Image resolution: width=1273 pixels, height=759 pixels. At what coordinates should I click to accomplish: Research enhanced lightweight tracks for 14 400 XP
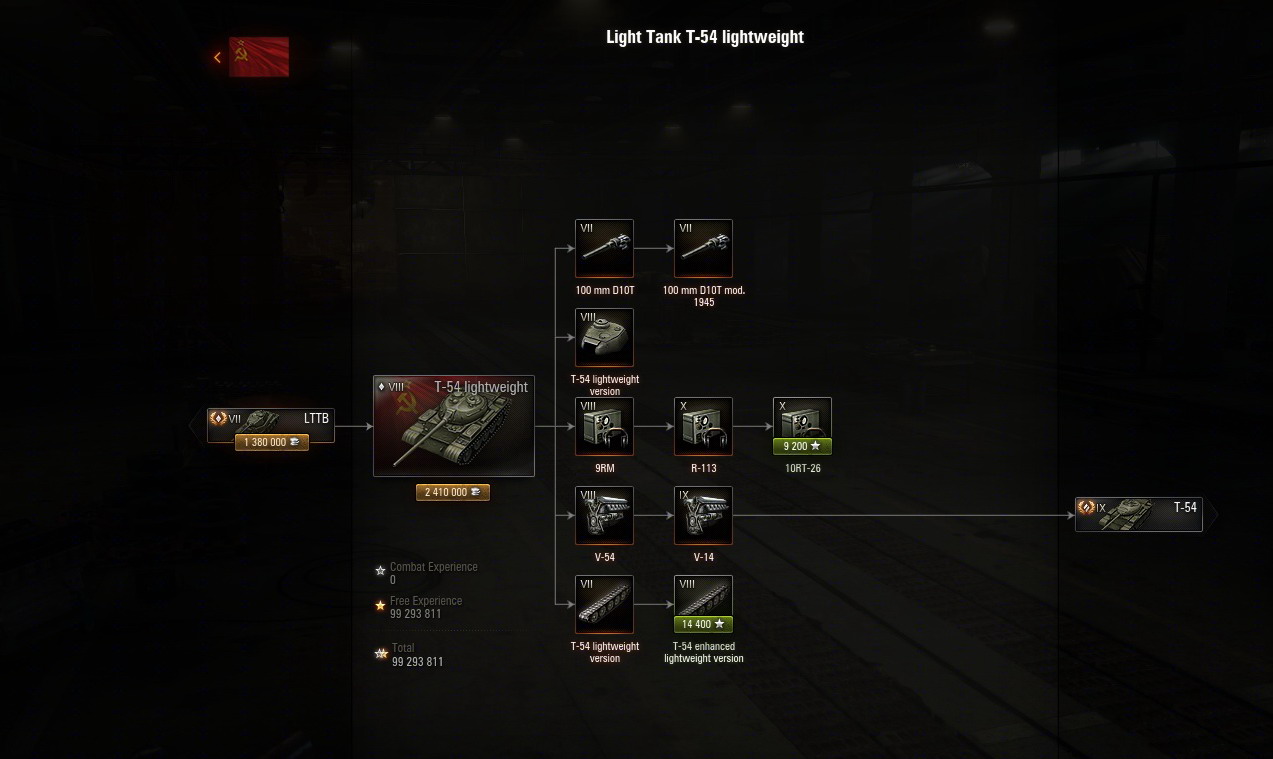[x=703, y=624]
